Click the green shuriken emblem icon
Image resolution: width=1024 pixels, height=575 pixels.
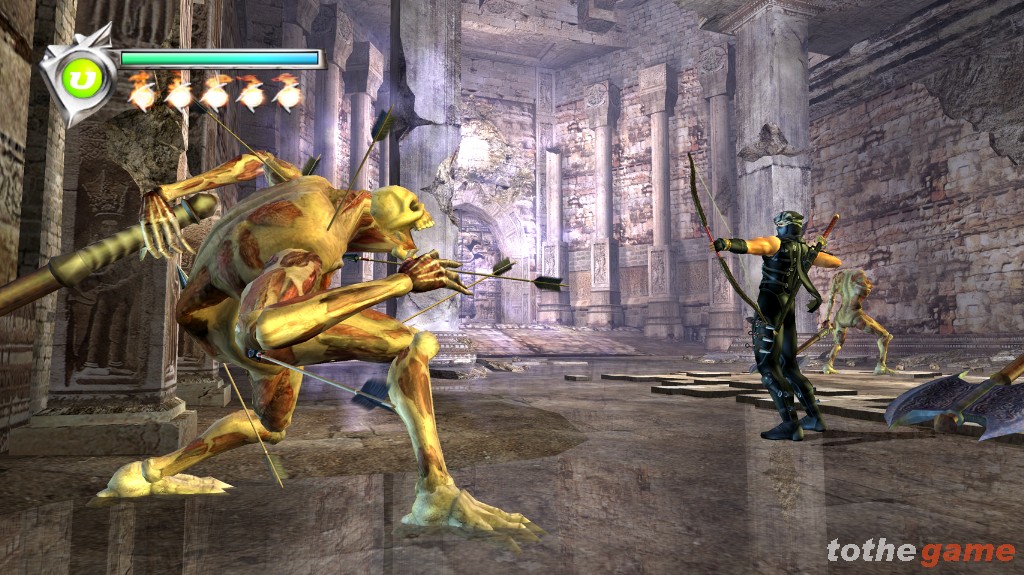click(76, 77)
